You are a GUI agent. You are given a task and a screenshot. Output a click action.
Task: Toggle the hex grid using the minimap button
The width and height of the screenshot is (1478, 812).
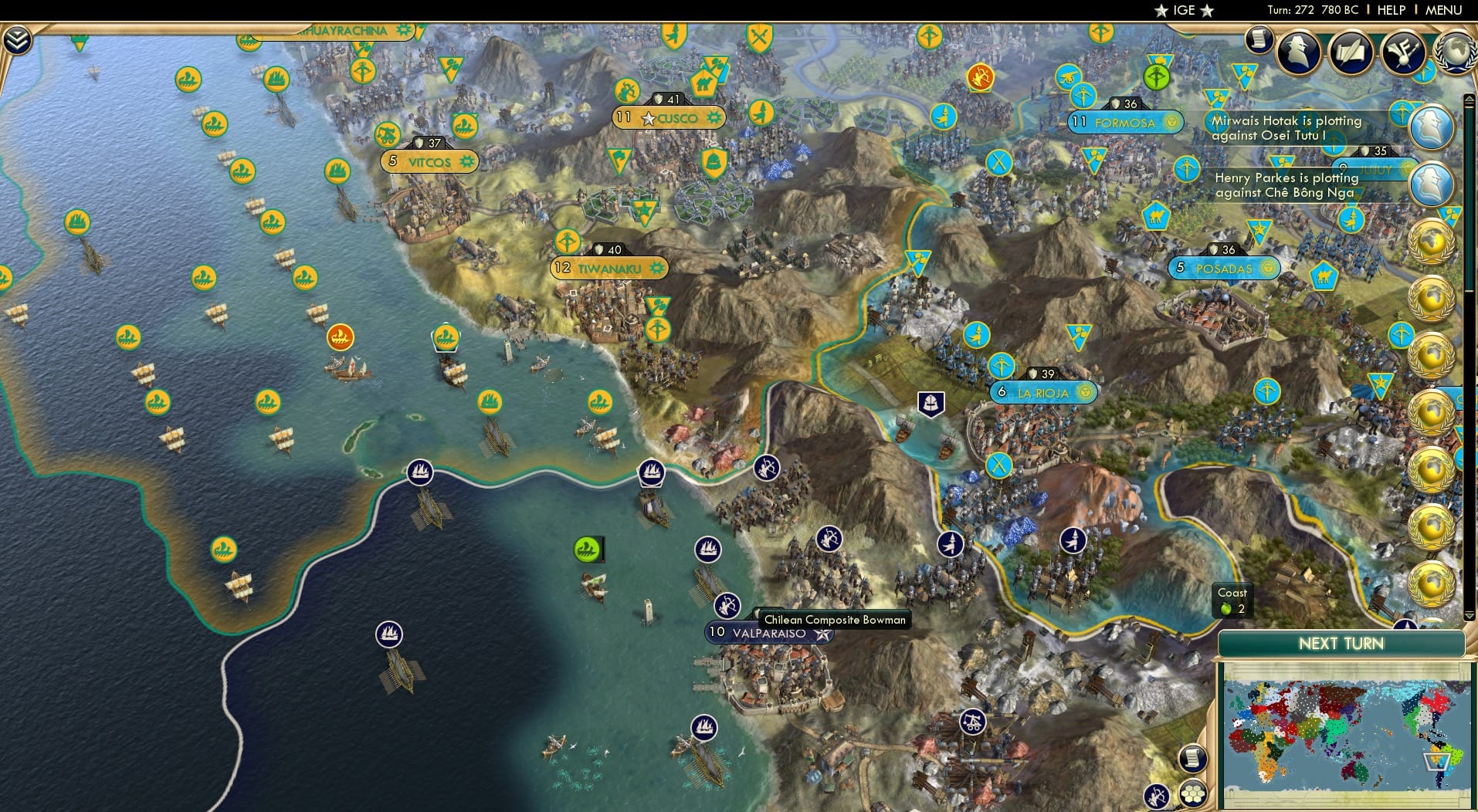(x=1194, y=795)
